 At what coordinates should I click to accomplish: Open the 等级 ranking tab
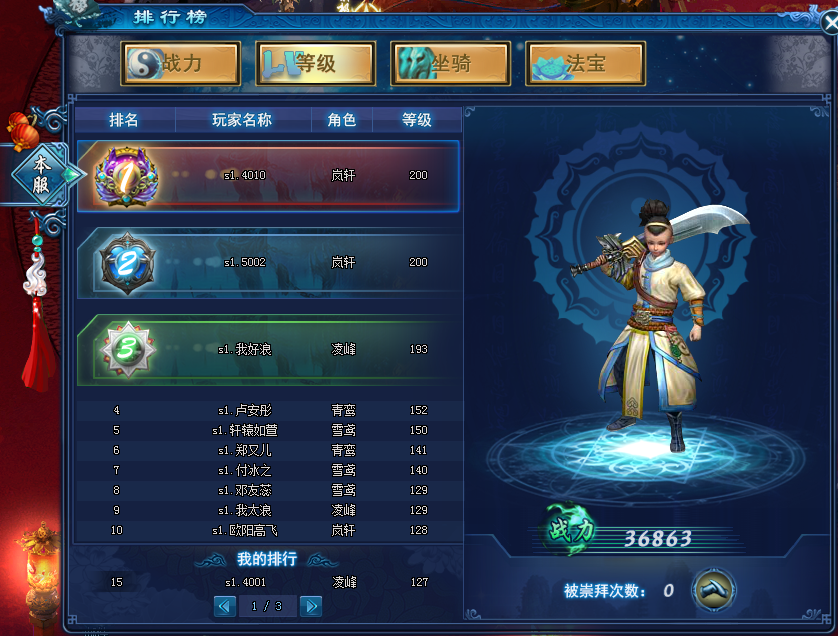click(x=315, y=64)
